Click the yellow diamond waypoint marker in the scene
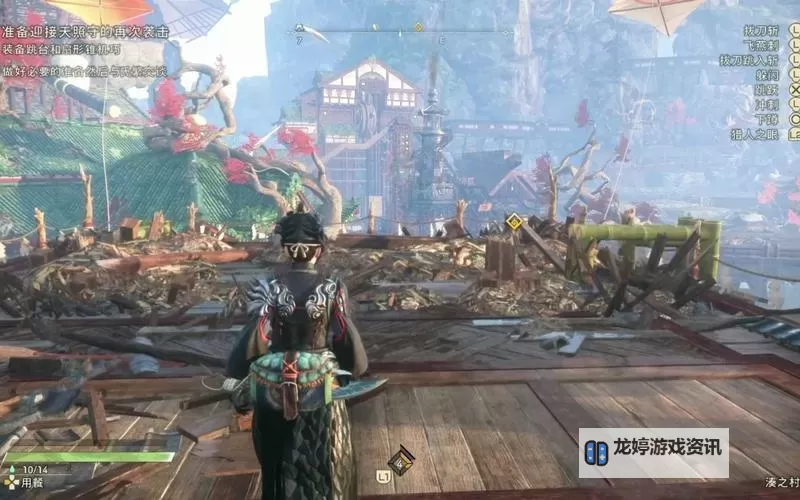Image resolution: width=800 pixels, height=500 pixels. (513, 221)
